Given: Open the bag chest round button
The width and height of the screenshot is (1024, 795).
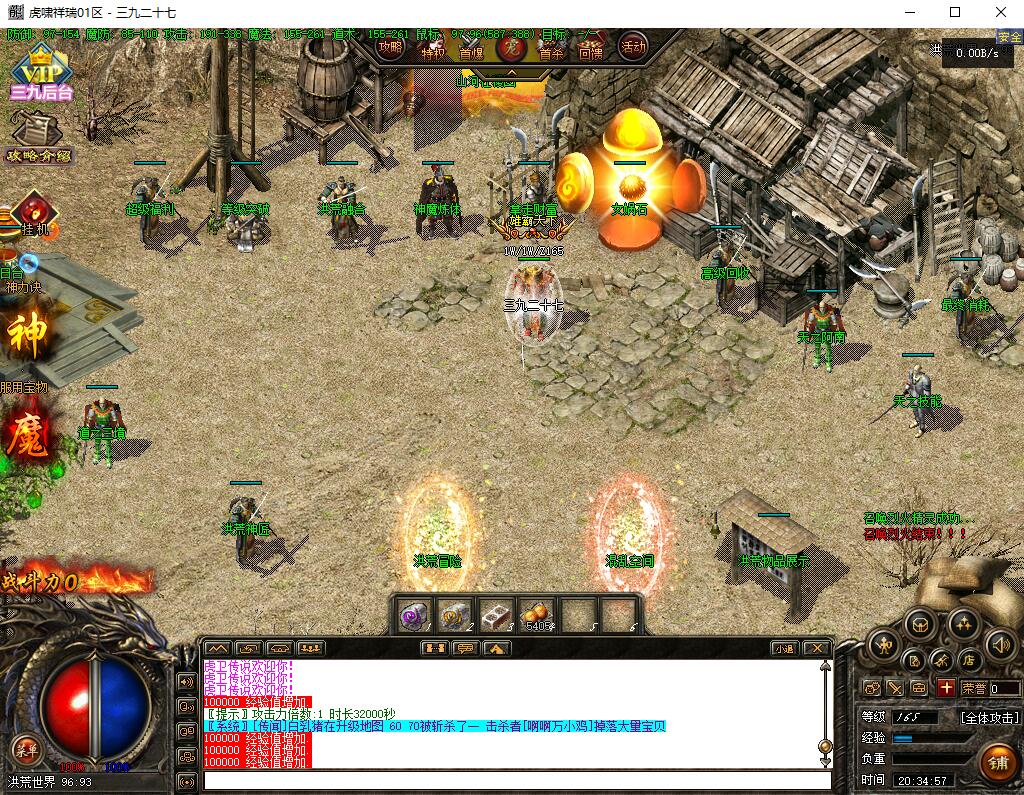Looking at the screenshot, I should [x=920, y=625].
